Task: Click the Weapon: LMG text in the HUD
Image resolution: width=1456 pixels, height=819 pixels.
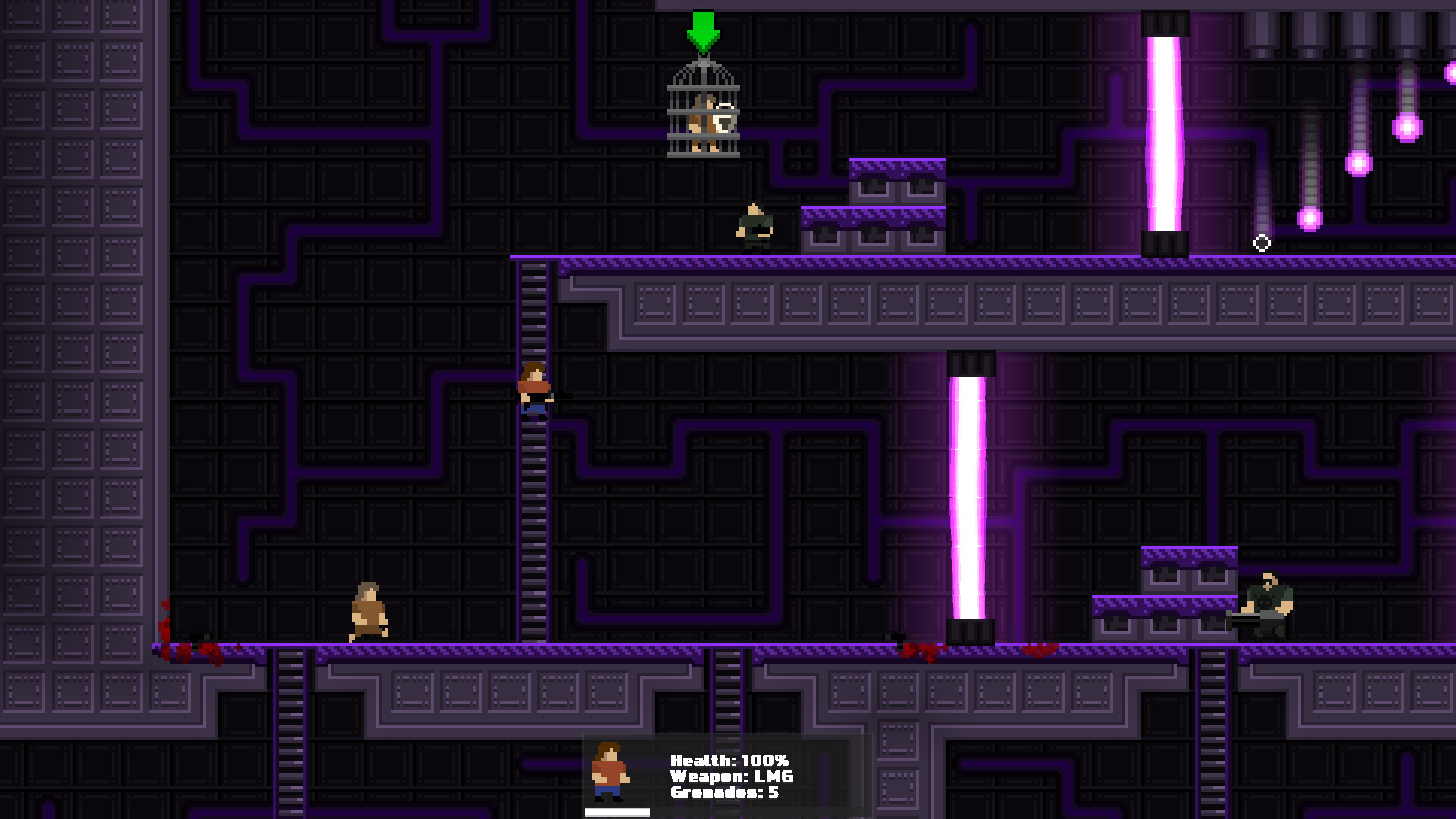Action: coord(731,776)
